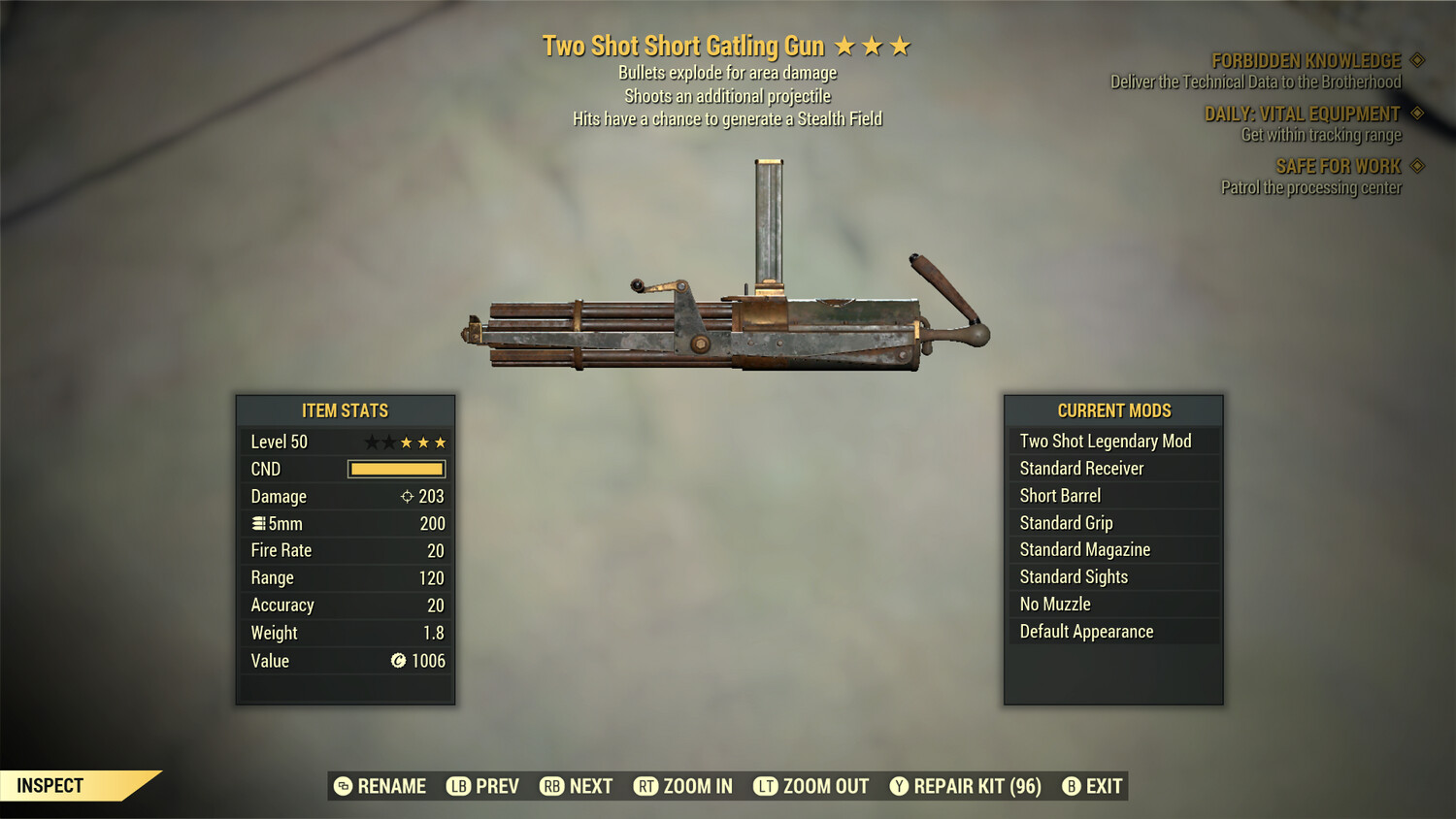1456x819 pixels.
Task: Select NEXT to view the next weapon
Action: pyautogui.click(x=590, y=786)
